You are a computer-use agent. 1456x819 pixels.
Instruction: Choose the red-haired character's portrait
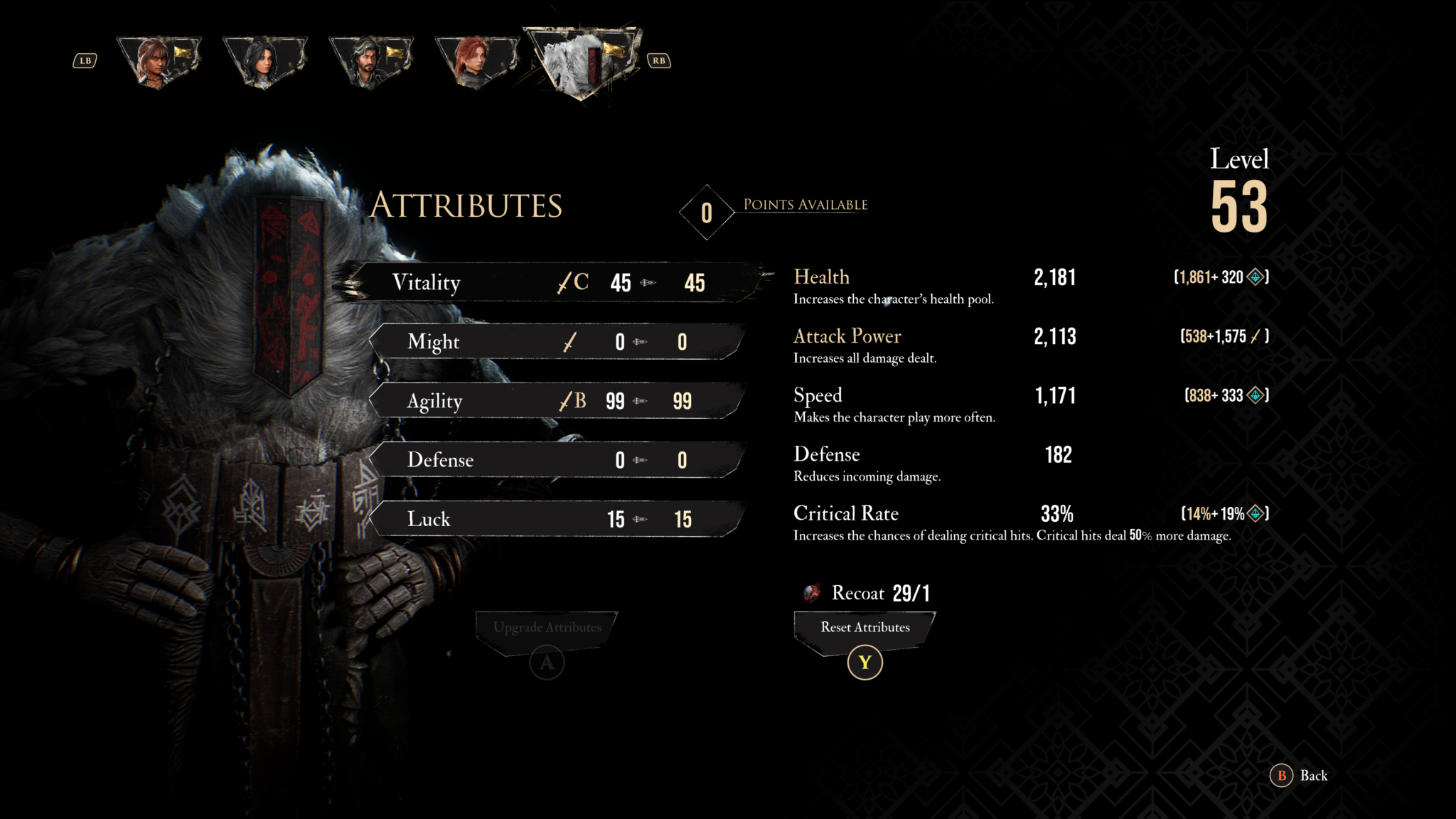click(x=474, y=62)
